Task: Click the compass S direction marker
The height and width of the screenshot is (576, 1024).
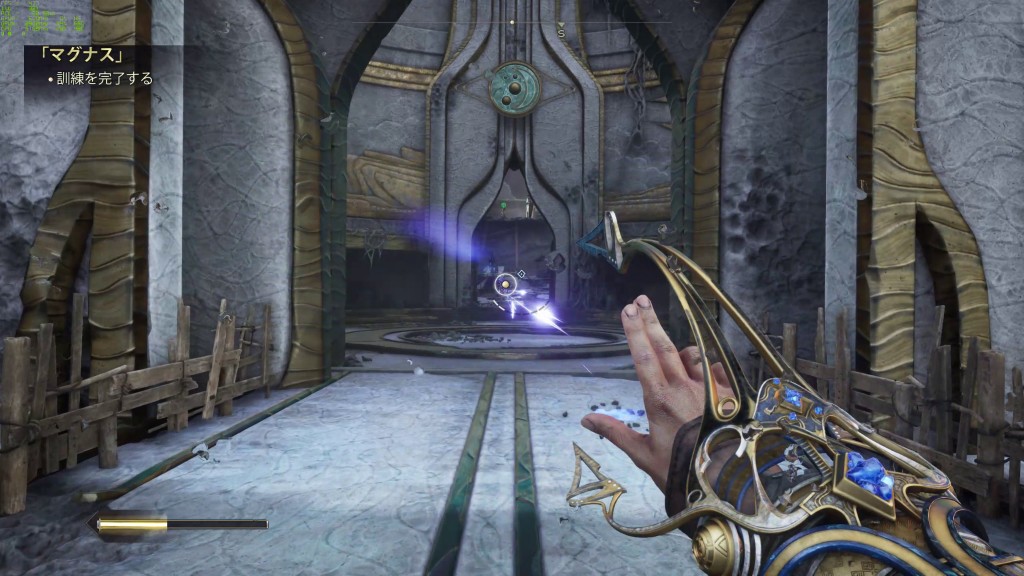Action: pos(561,33)
